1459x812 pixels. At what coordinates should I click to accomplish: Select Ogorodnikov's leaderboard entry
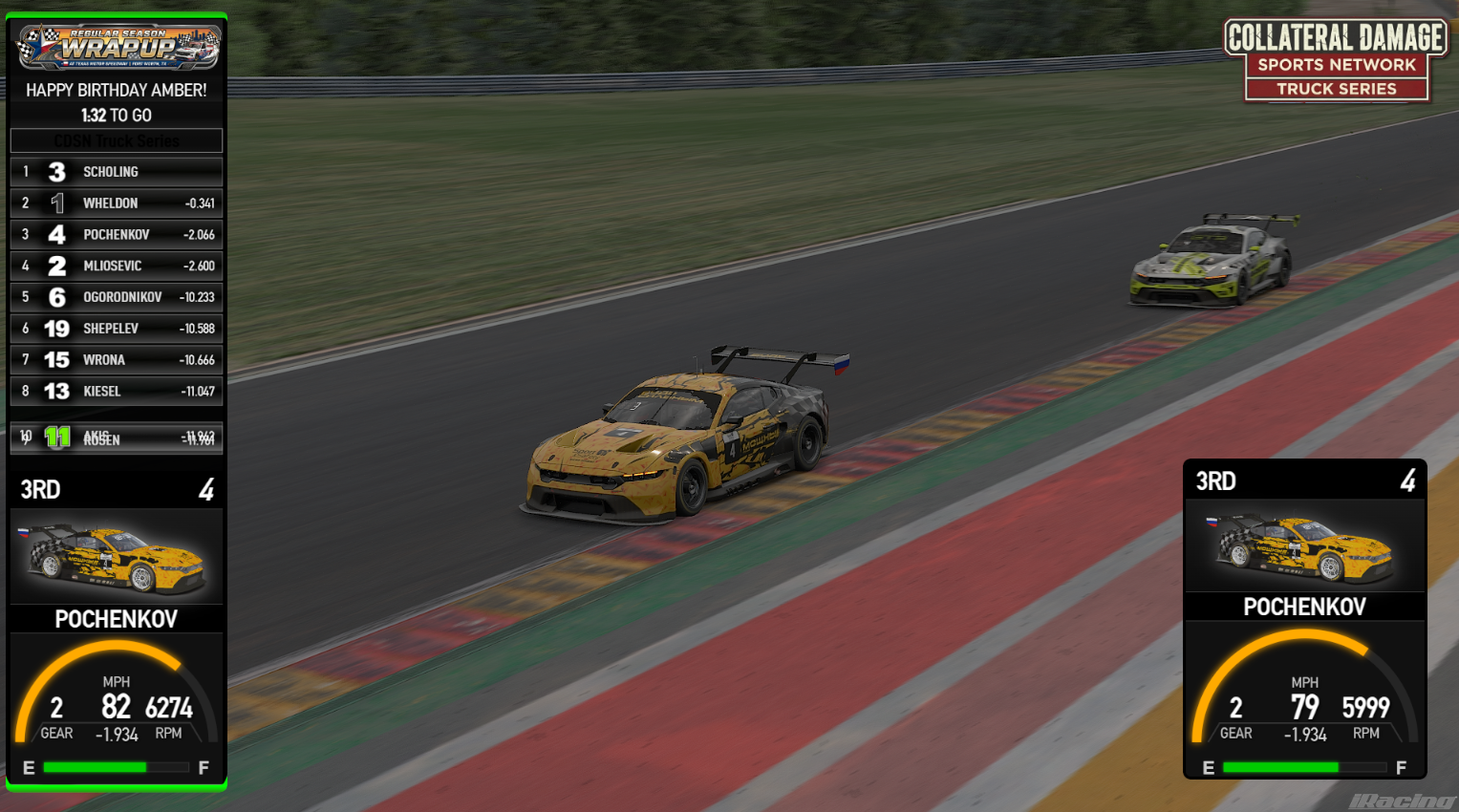(x=117, y=297)
